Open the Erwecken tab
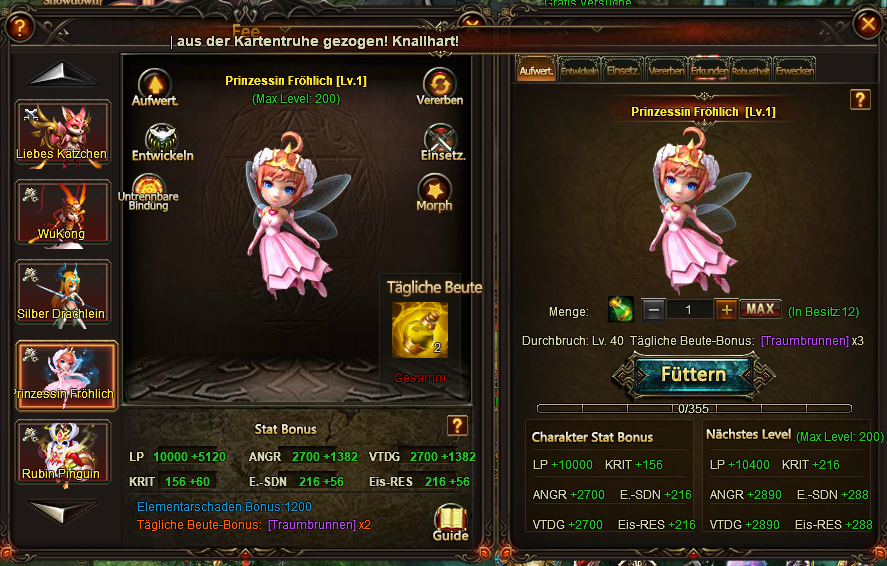Viewport: 887px width, 566px height. (795, 69)
